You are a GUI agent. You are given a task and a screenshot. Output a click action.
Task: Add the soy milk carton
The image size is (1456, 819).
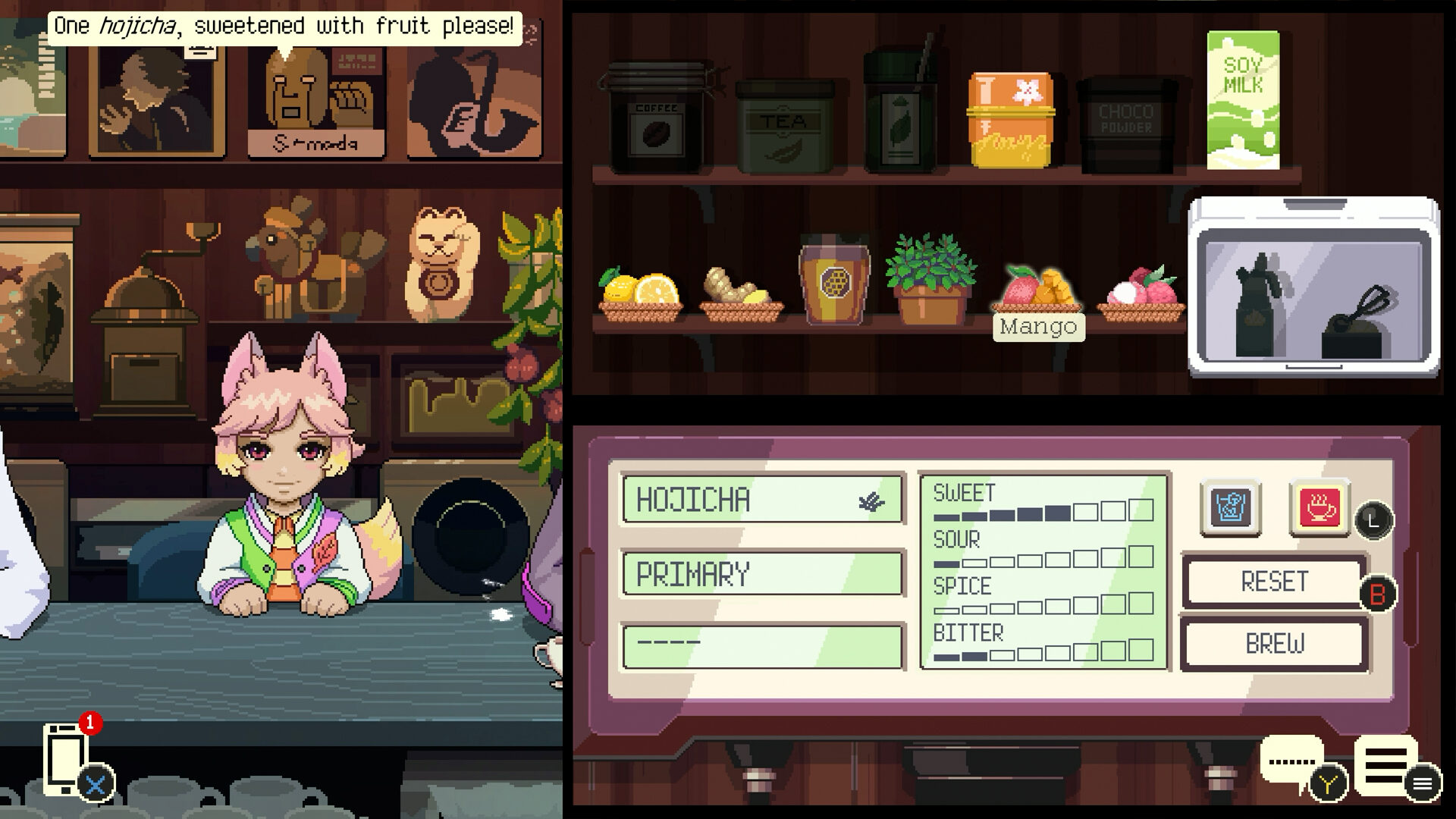[1243, 100]
